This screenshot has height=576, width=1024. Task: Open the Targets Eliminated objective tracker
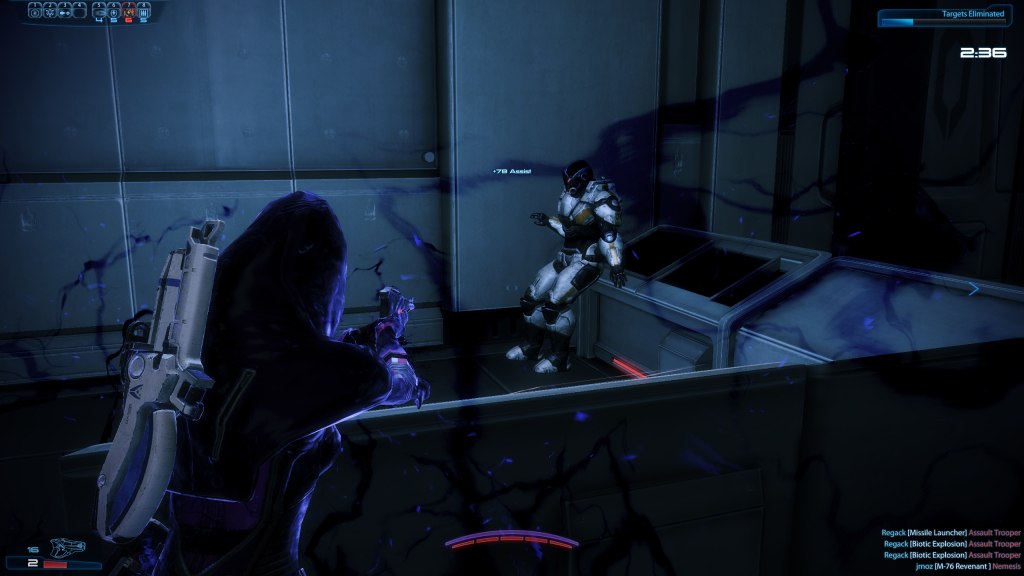point(947,17)
